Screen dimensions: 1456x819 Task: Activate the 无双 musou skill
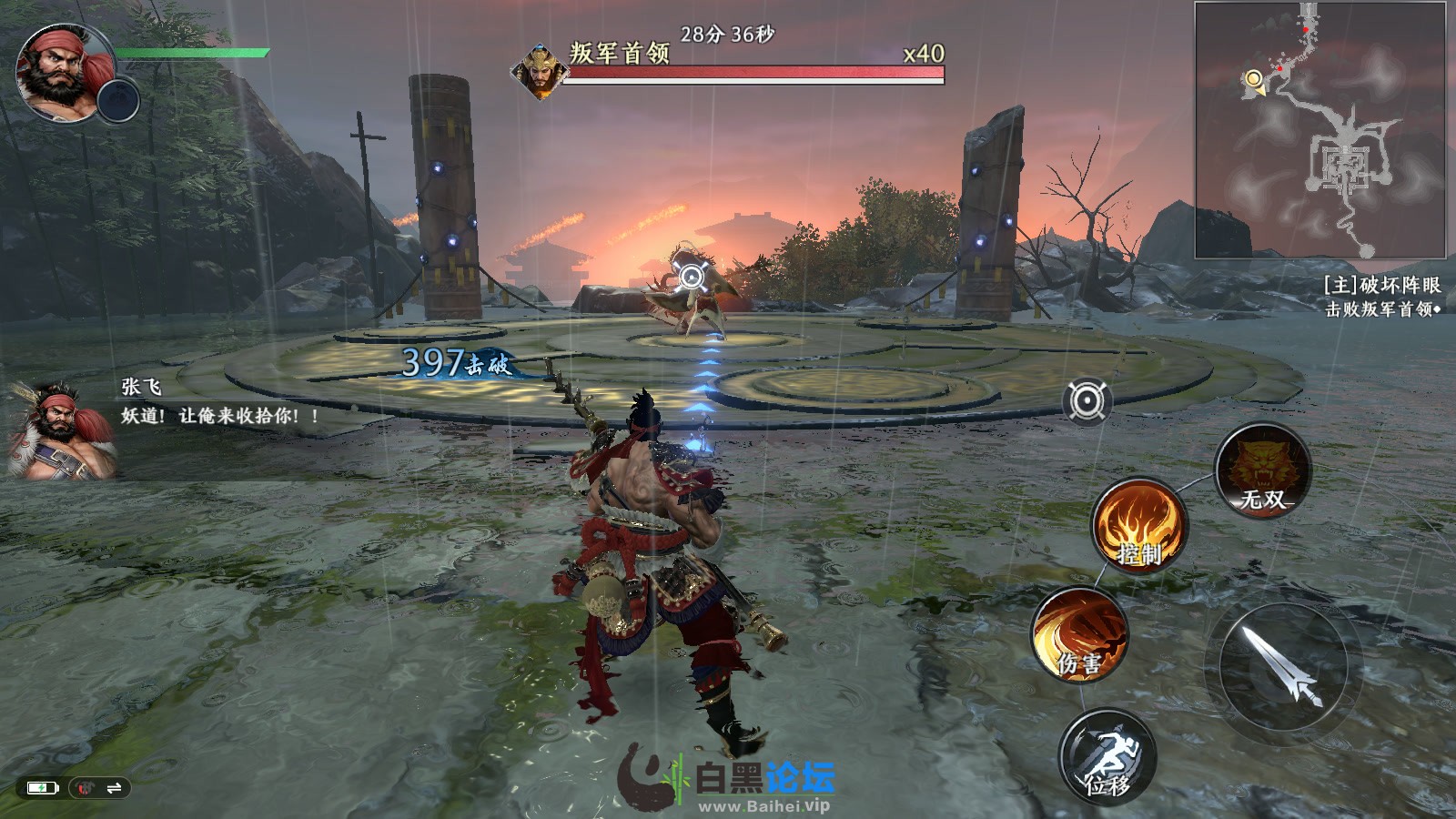pyautogui.click(x=1263, y=470)
